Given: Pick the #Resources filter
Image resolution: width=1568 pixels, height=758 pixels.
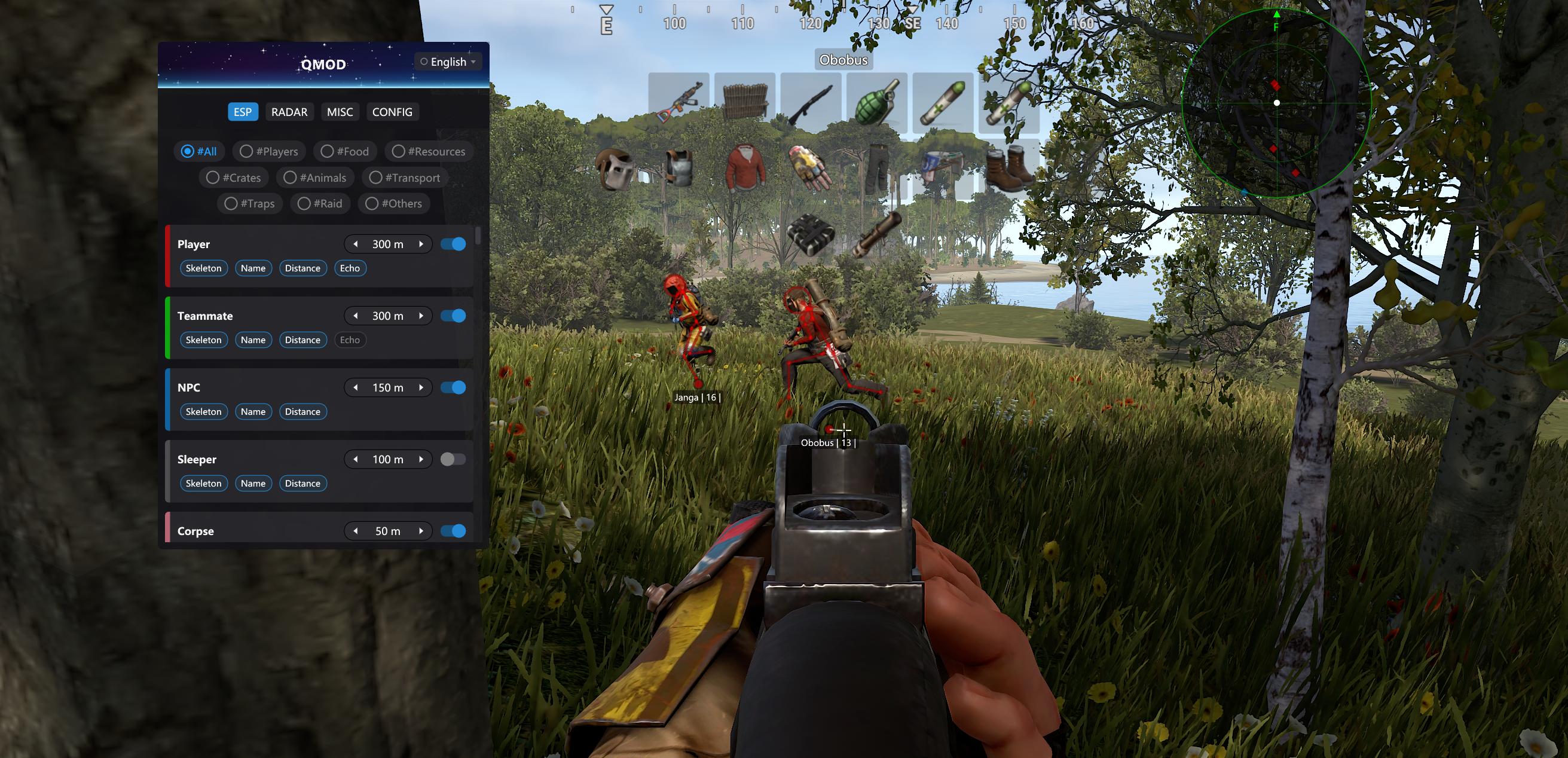Looking at the screenshot, I should pyautogui.click(x=429, y=152).
